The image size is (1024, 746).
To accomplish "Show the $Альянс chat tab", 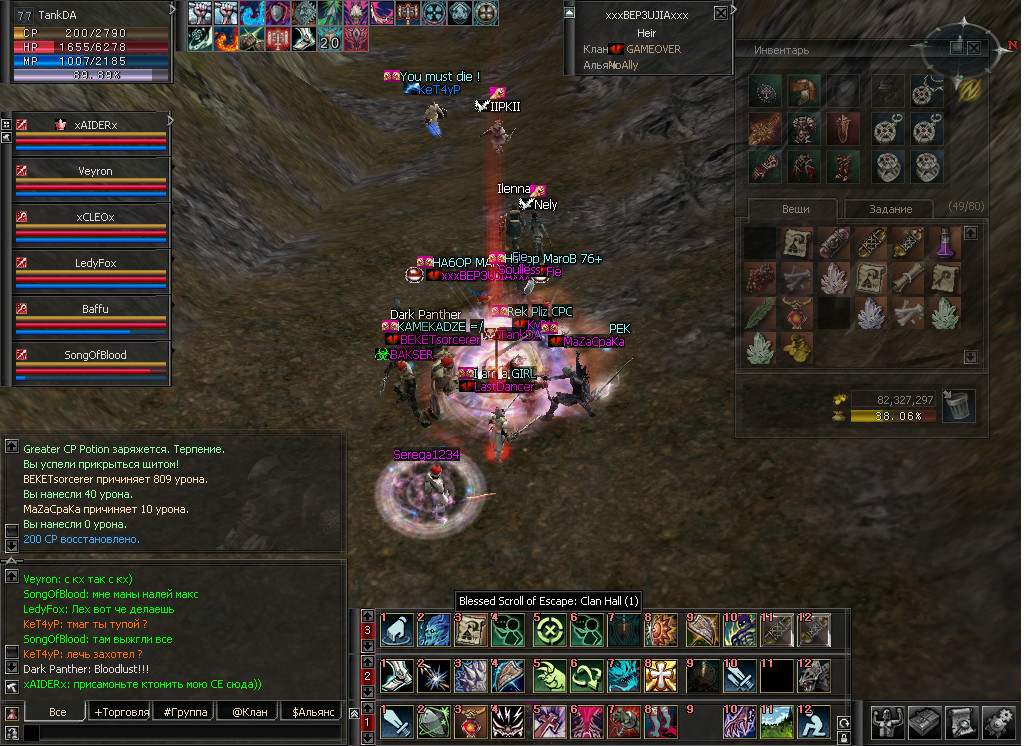I will [311, 712].
